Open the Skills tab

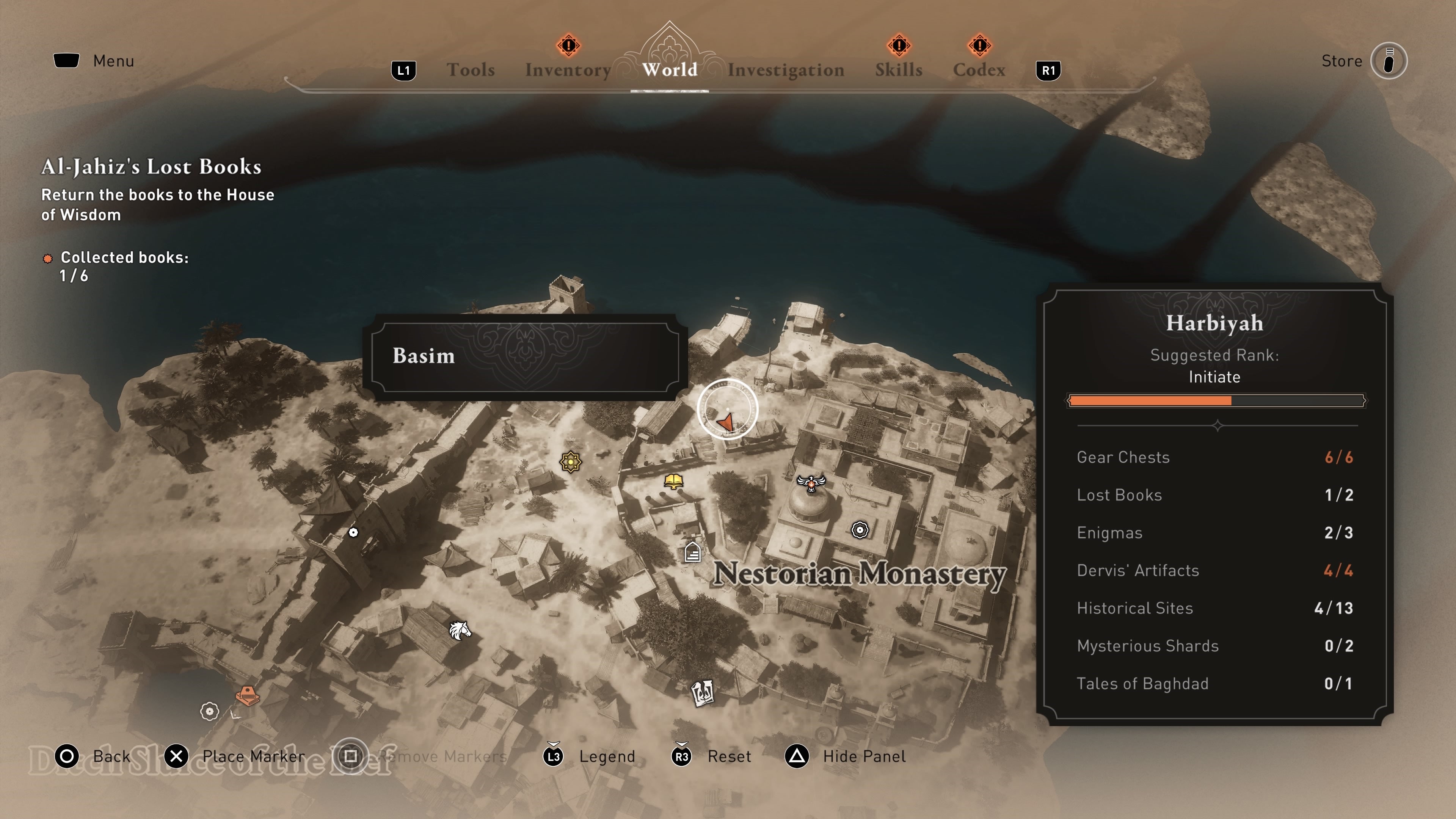pyautogui.click(x=898, y=69)
